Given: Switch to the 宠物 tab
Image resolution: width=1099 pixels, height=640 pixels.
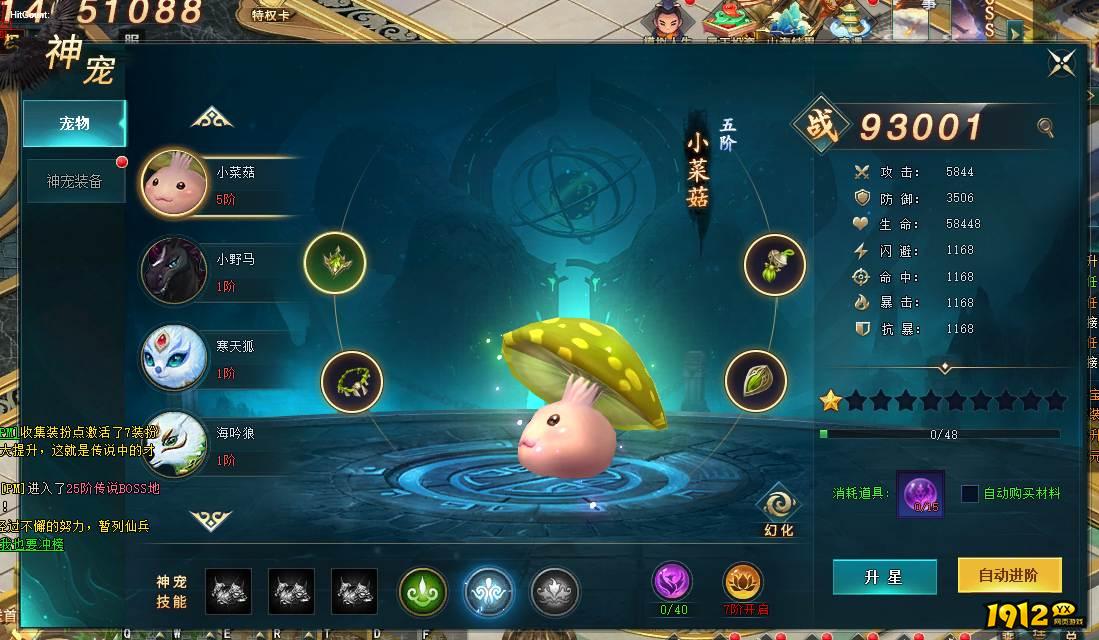Looking at the screenshot, I should pos(75,123).
